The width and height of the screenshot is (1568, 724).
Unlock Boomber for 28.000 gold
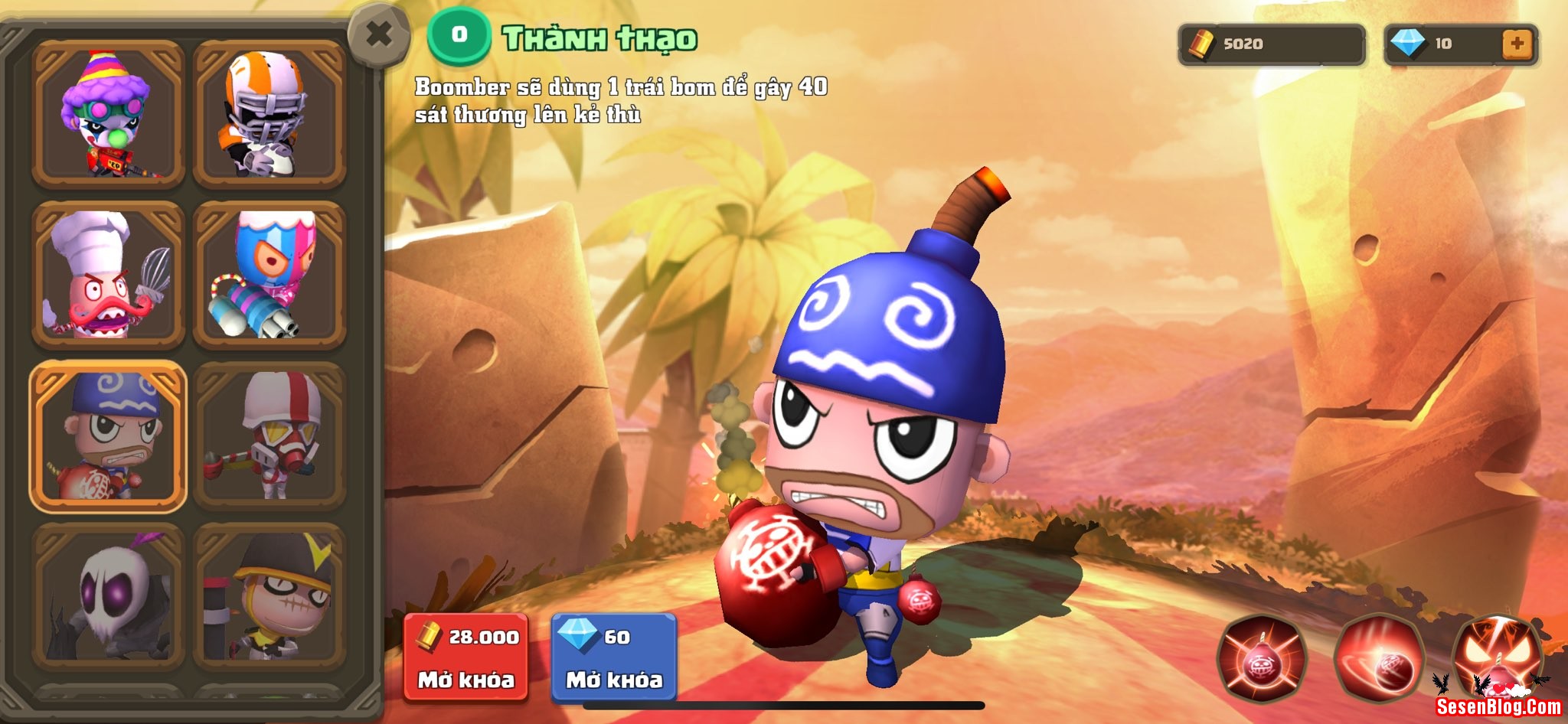point(466,657)
